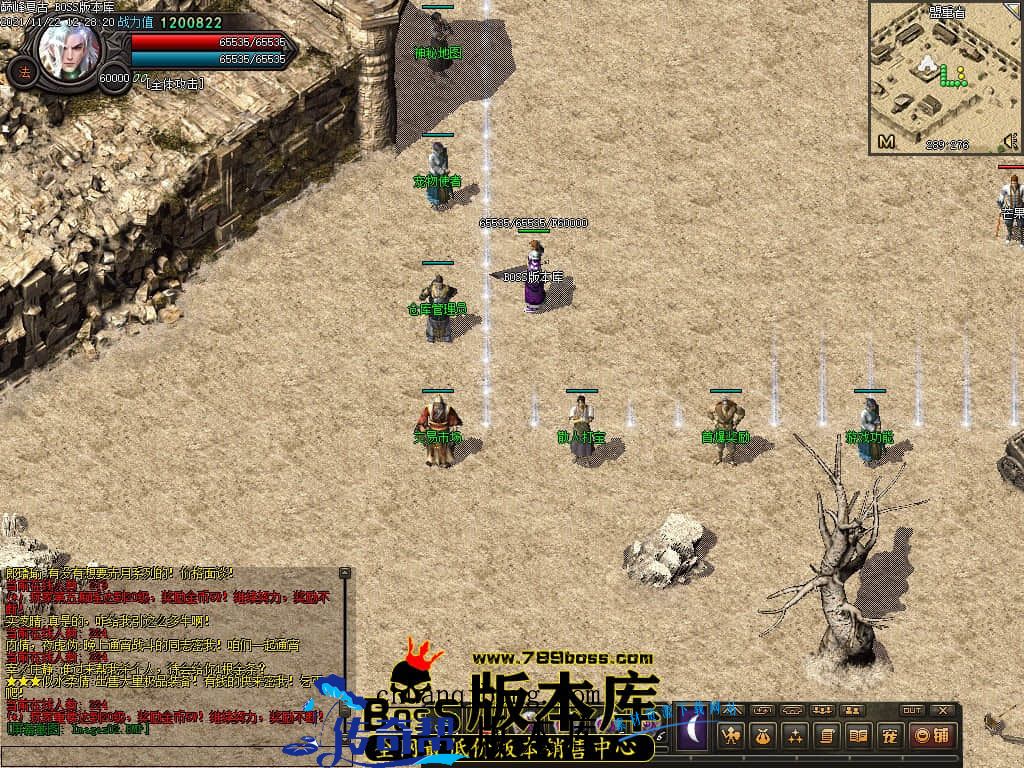
Task: Open the character equipment panel
Action: pyautogui.click(x=731, y=737)
